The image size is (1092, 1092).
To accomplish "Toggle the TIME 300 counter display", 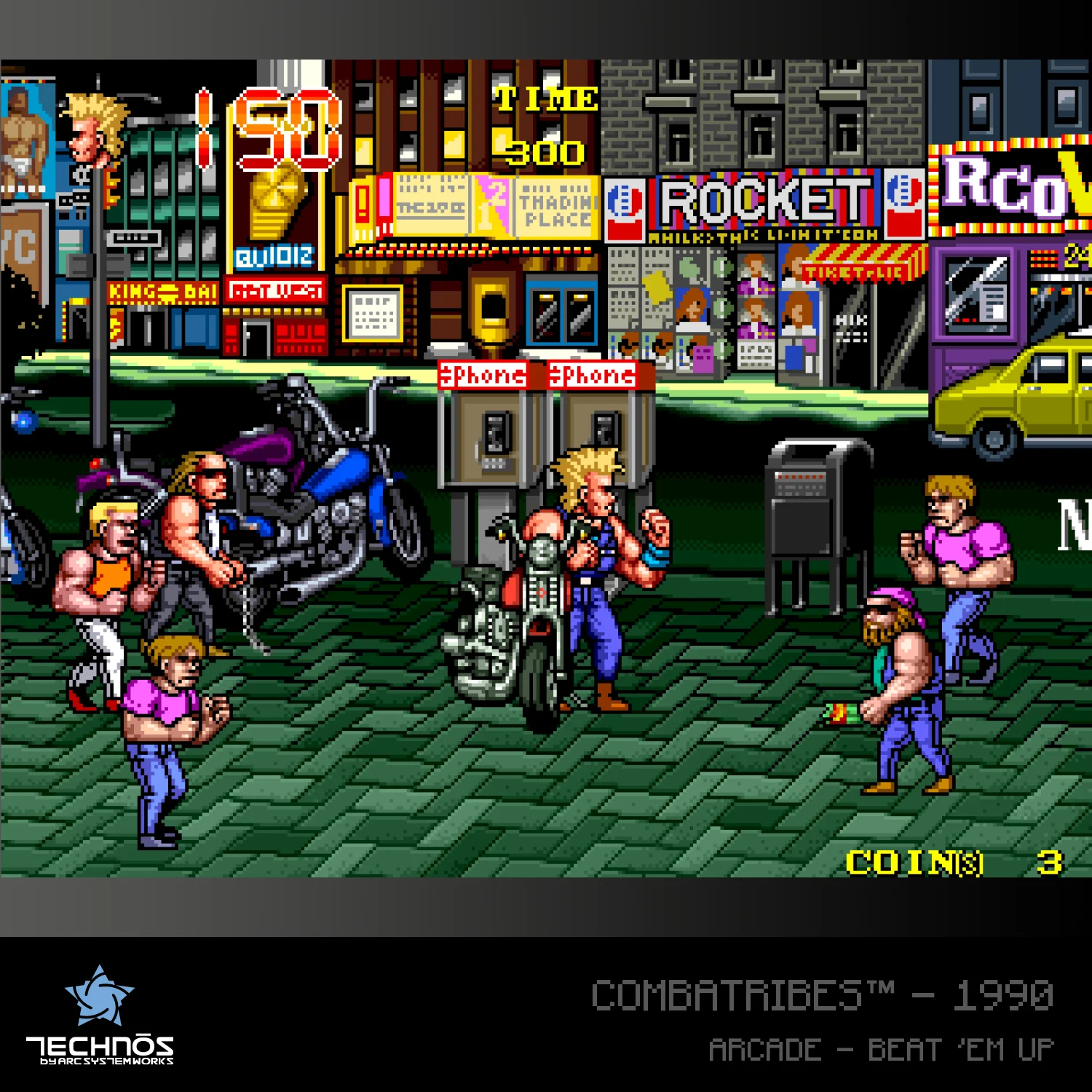I will [546, 124].
